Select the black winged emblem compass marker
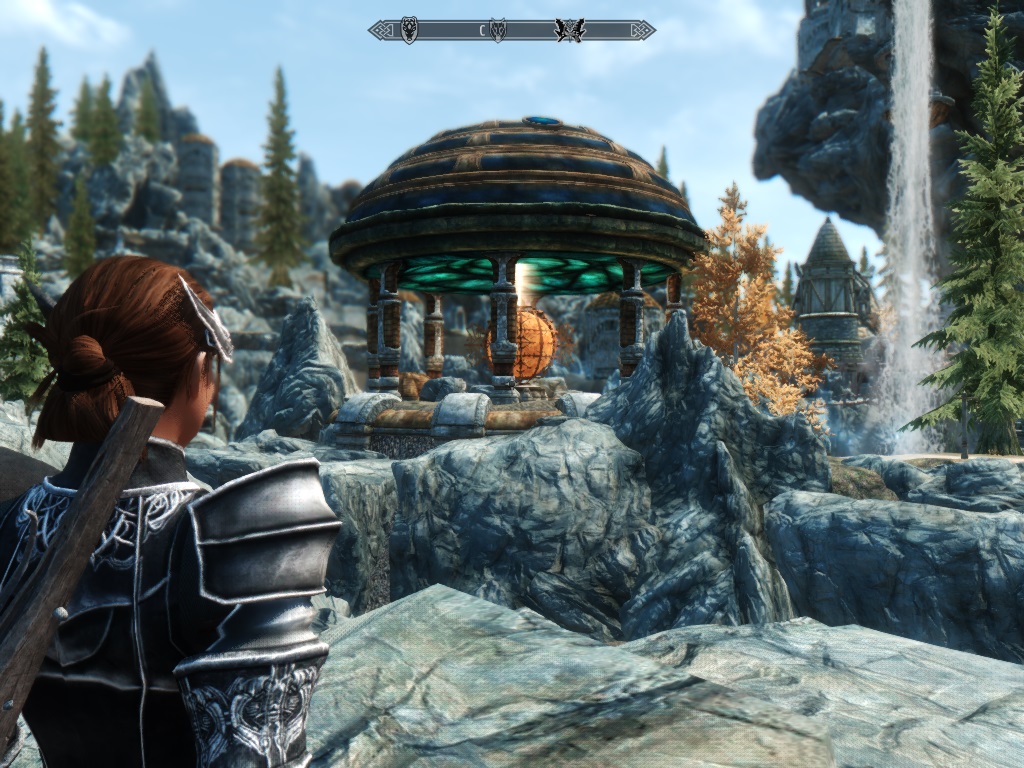The height and width of the screenshot is (768, 1024). pyautogui.click(x=569, y=30)
